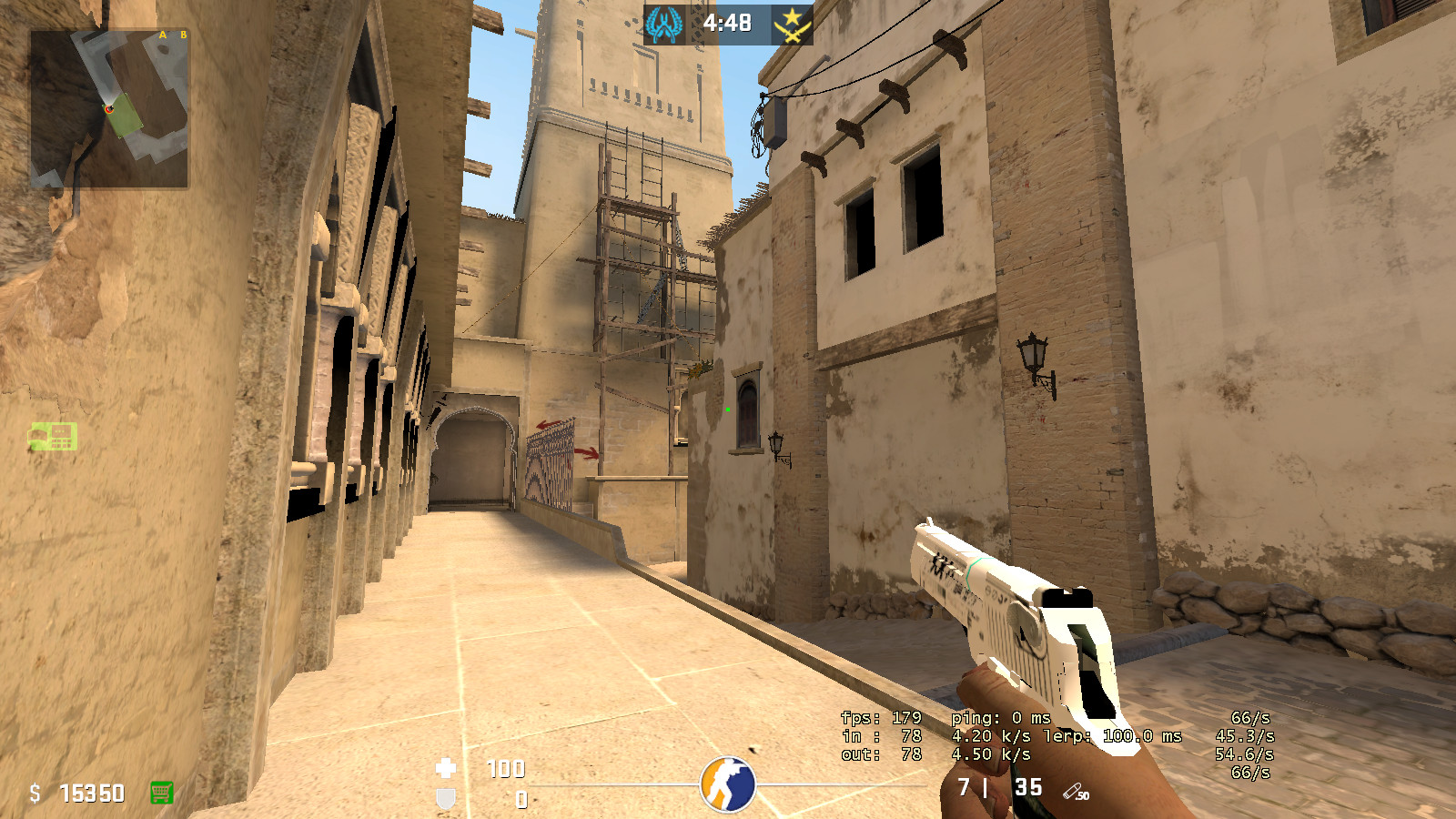Click the CT team emblem in the scoreboard

click(x=663, y=24)
